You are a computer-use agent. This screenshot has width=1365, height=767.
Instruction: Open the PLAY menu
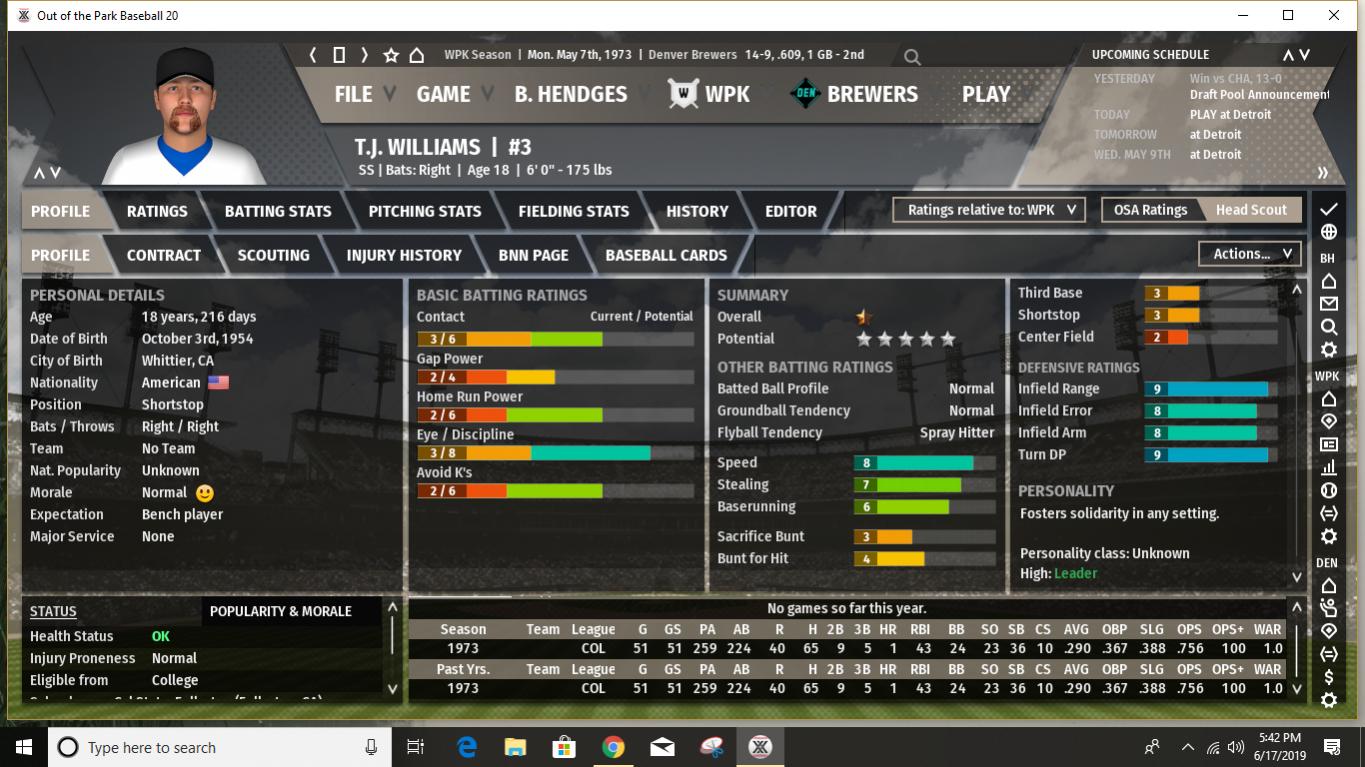pyautogui.click(x=986, y=94)
